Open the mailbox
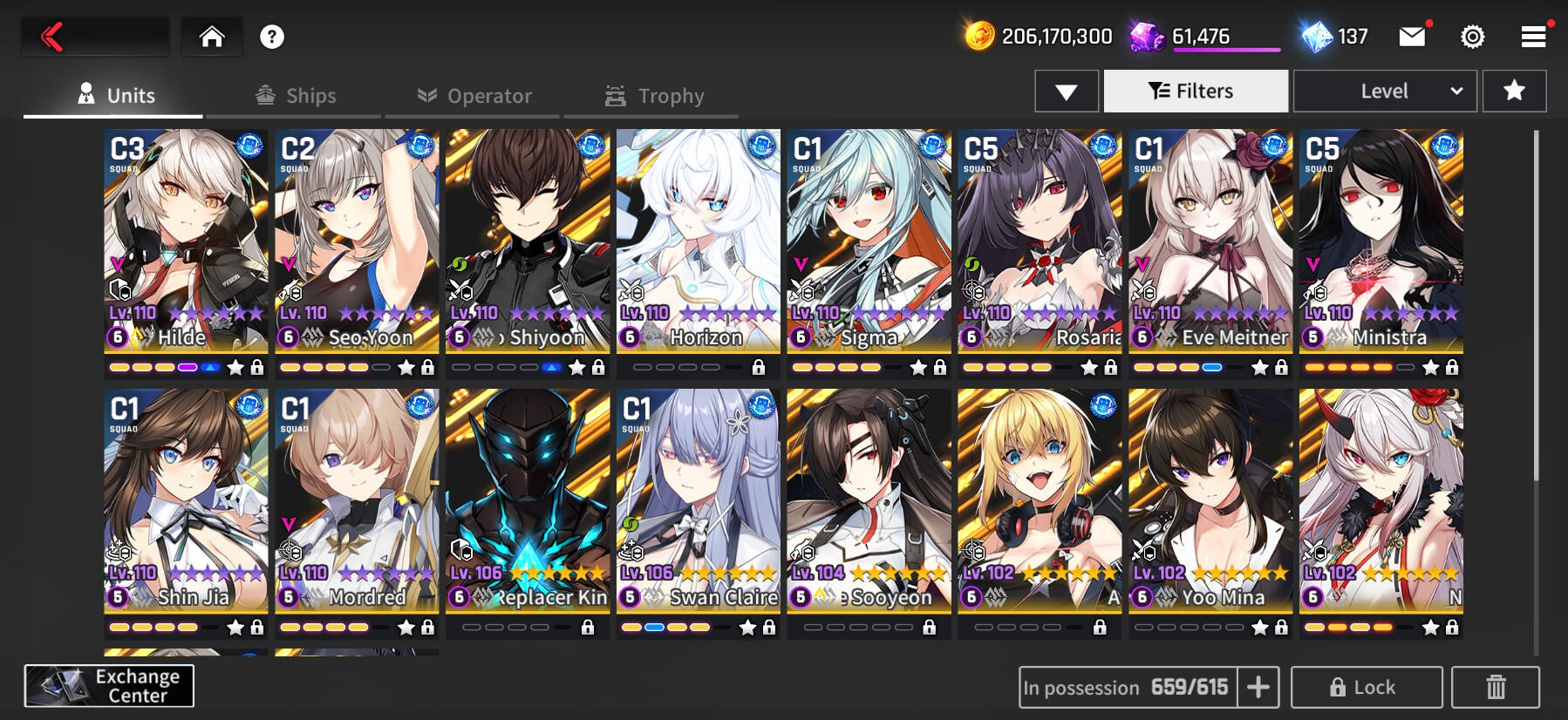Screen dimensions: 1568x720 (1412, 37)
